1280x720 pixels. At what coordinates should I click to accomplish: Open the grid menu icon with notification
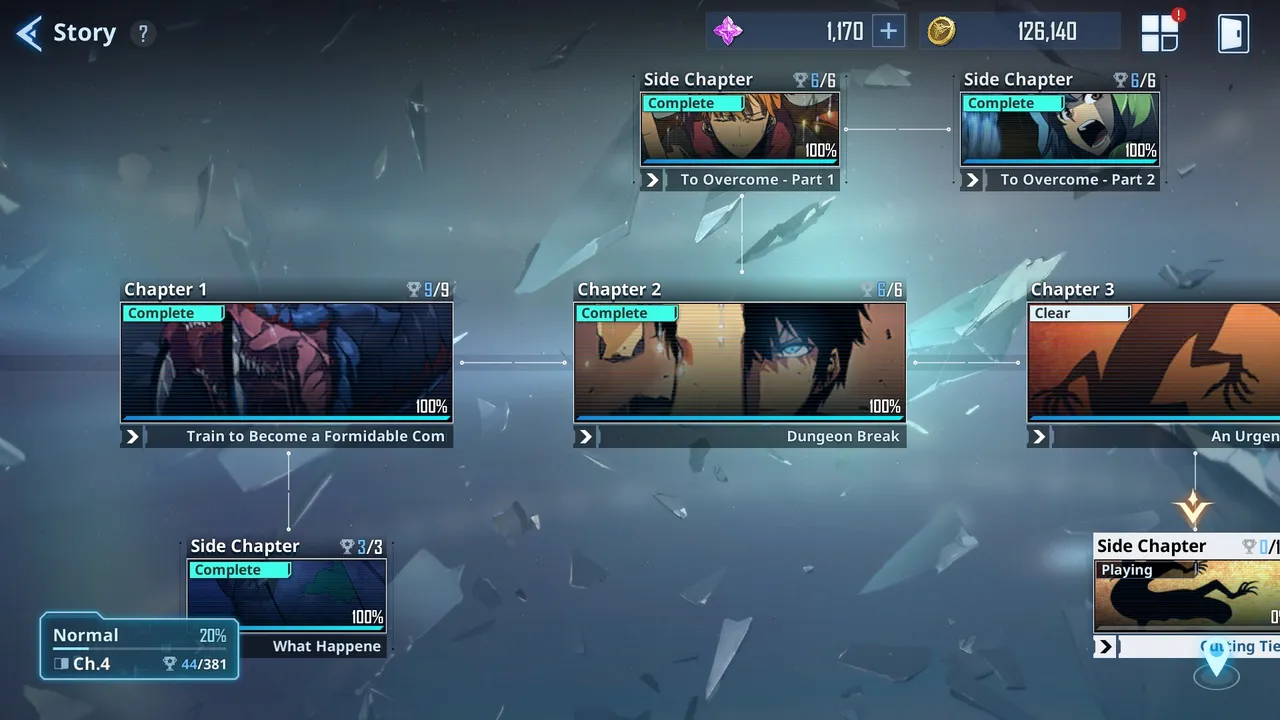pos(1161,33)
